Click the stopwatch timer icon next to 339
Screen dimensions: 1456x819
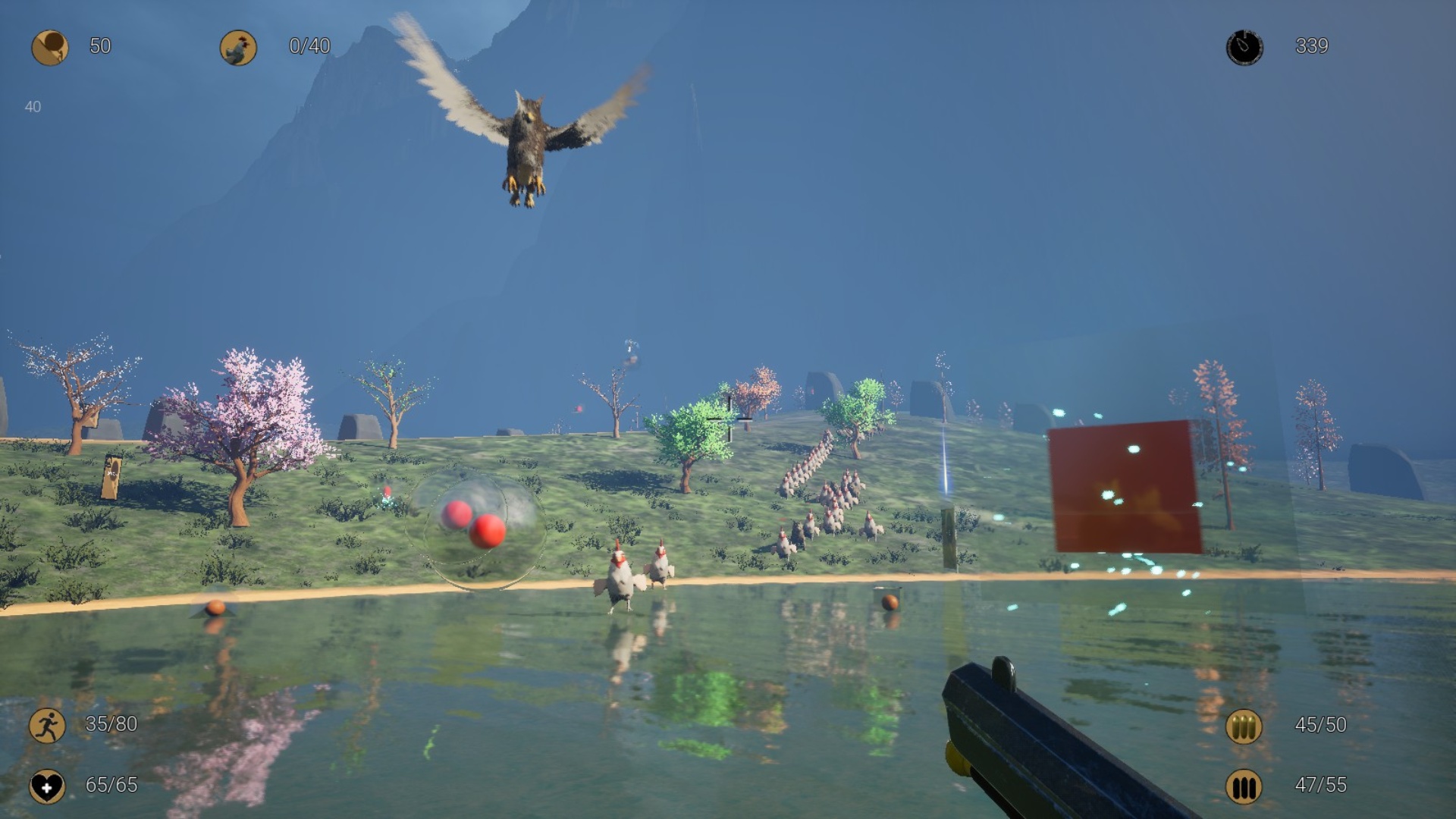tap(1246, 45)
